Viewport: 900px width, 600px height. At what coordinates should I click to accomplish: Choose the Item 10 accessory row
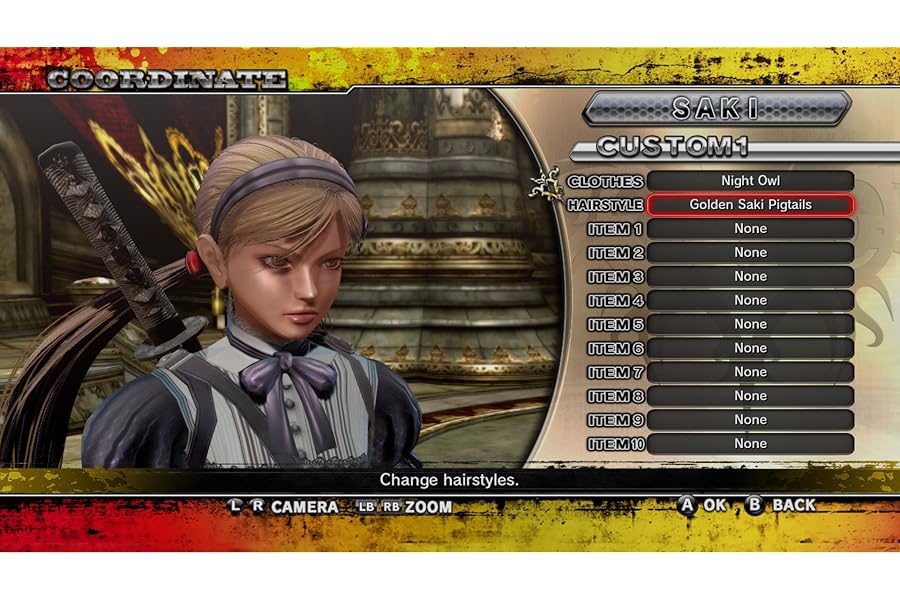(x=750, y=444)
